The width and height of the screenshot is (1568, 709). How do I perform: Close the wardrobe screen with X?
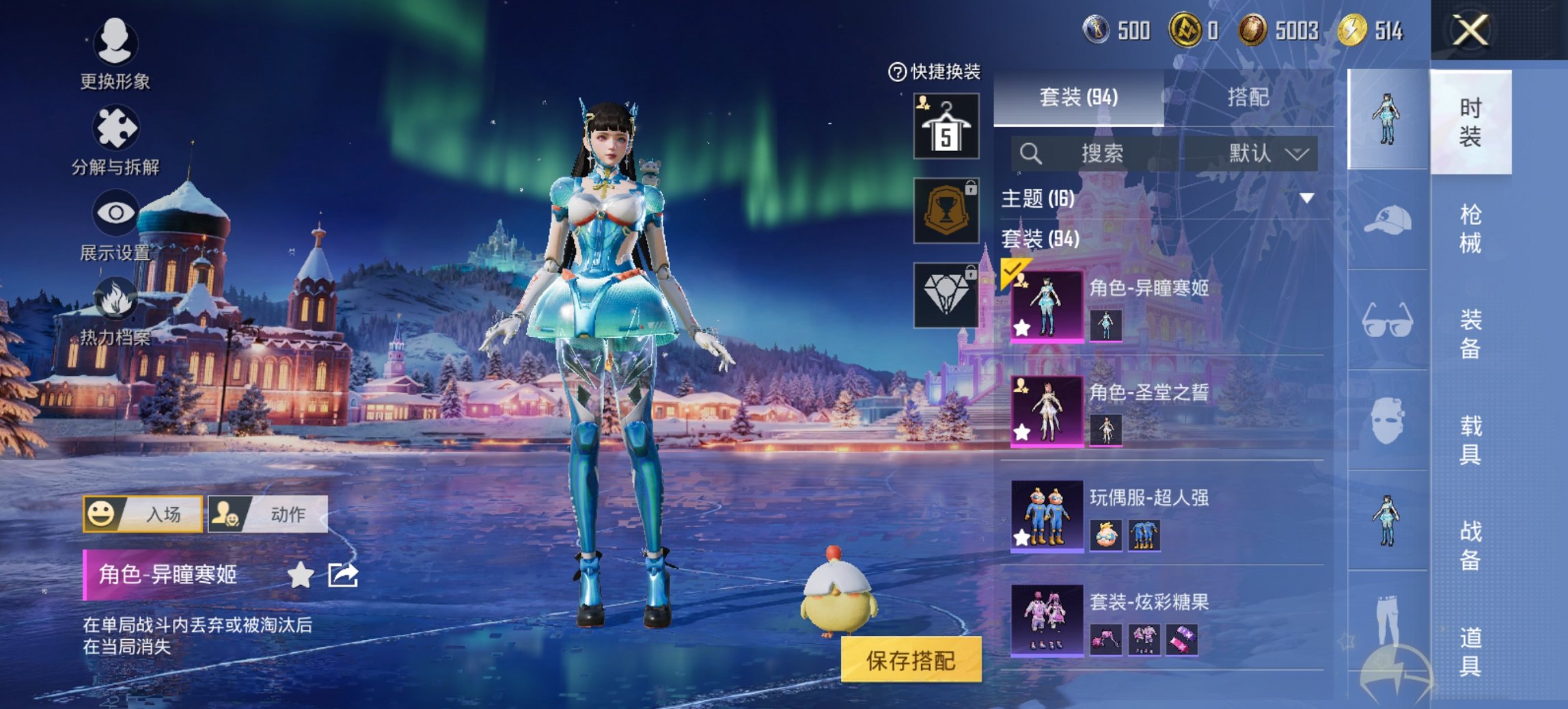[x=1470, y=31]
